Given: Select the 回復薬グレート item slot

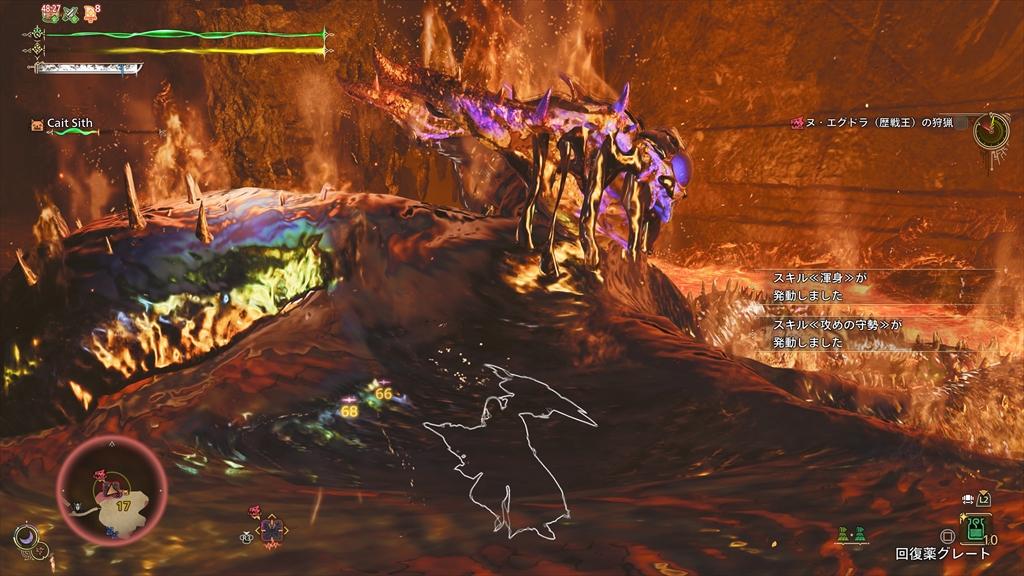Looking at the screenshot, I should tap(976, 527).
